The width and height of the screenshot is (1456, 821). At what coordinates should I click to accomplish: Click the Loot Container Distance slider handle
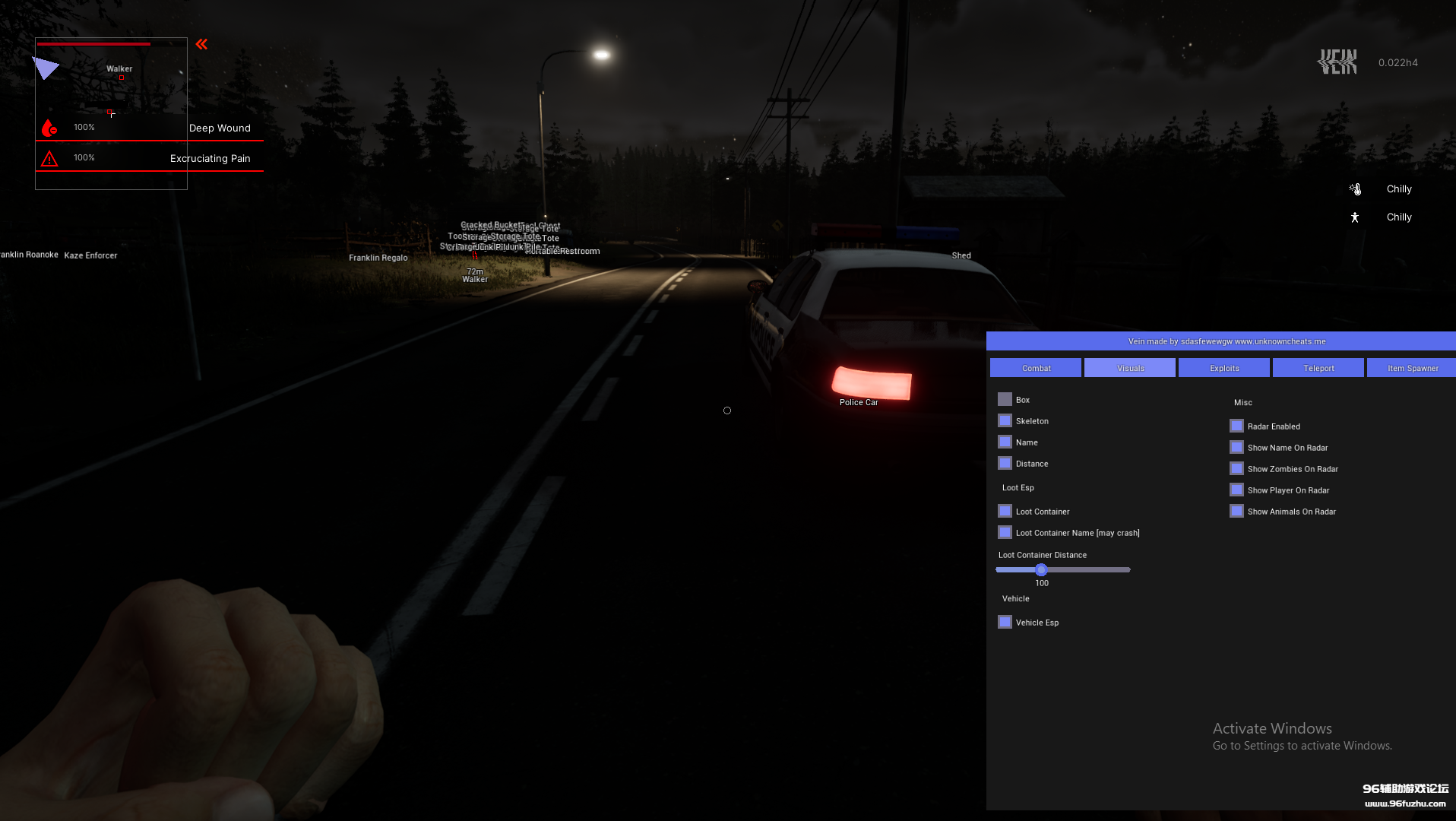tap(1041, 569)
